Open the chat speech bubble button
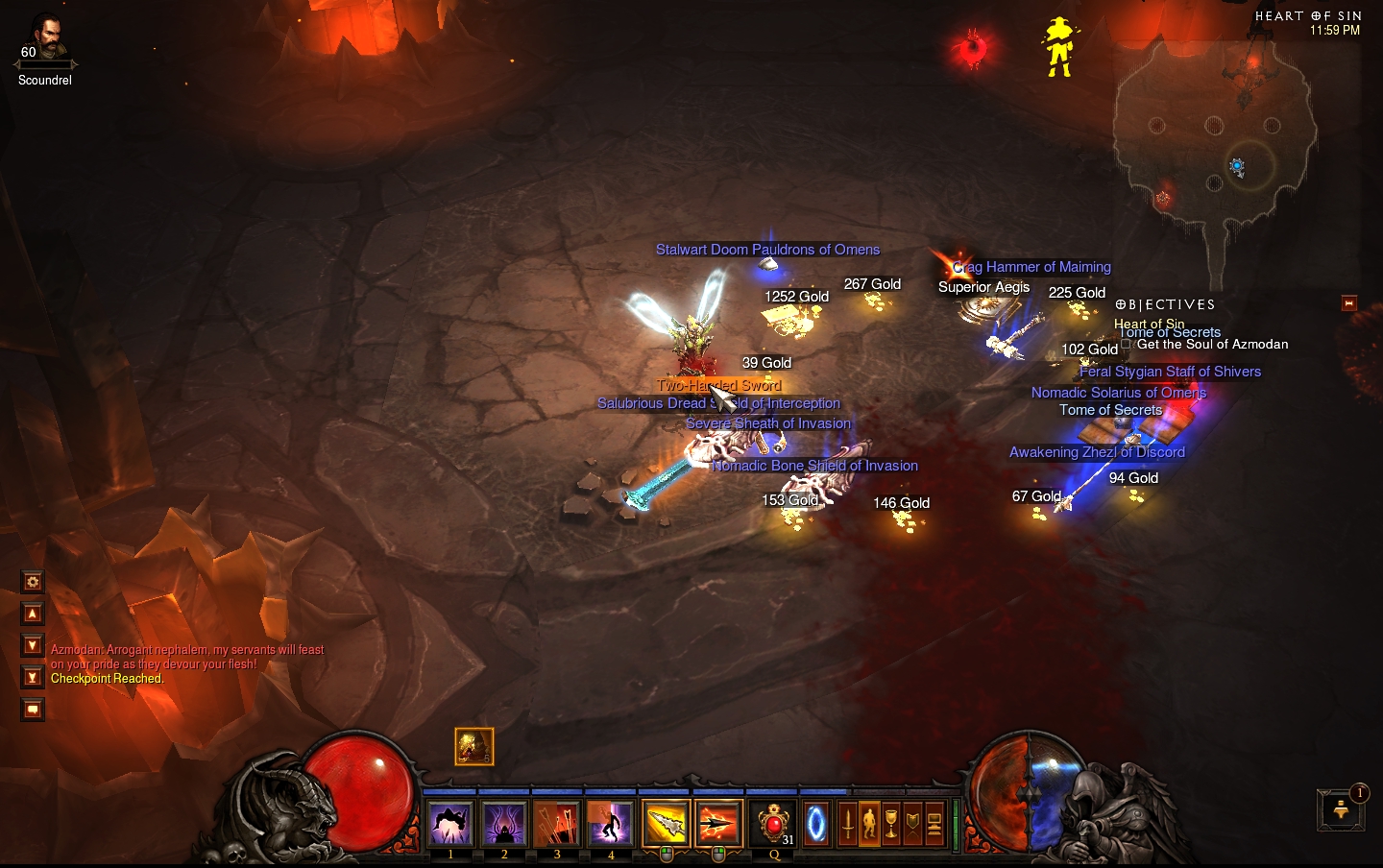Screen dimensions: 1383x868 [x=33, y=710]
